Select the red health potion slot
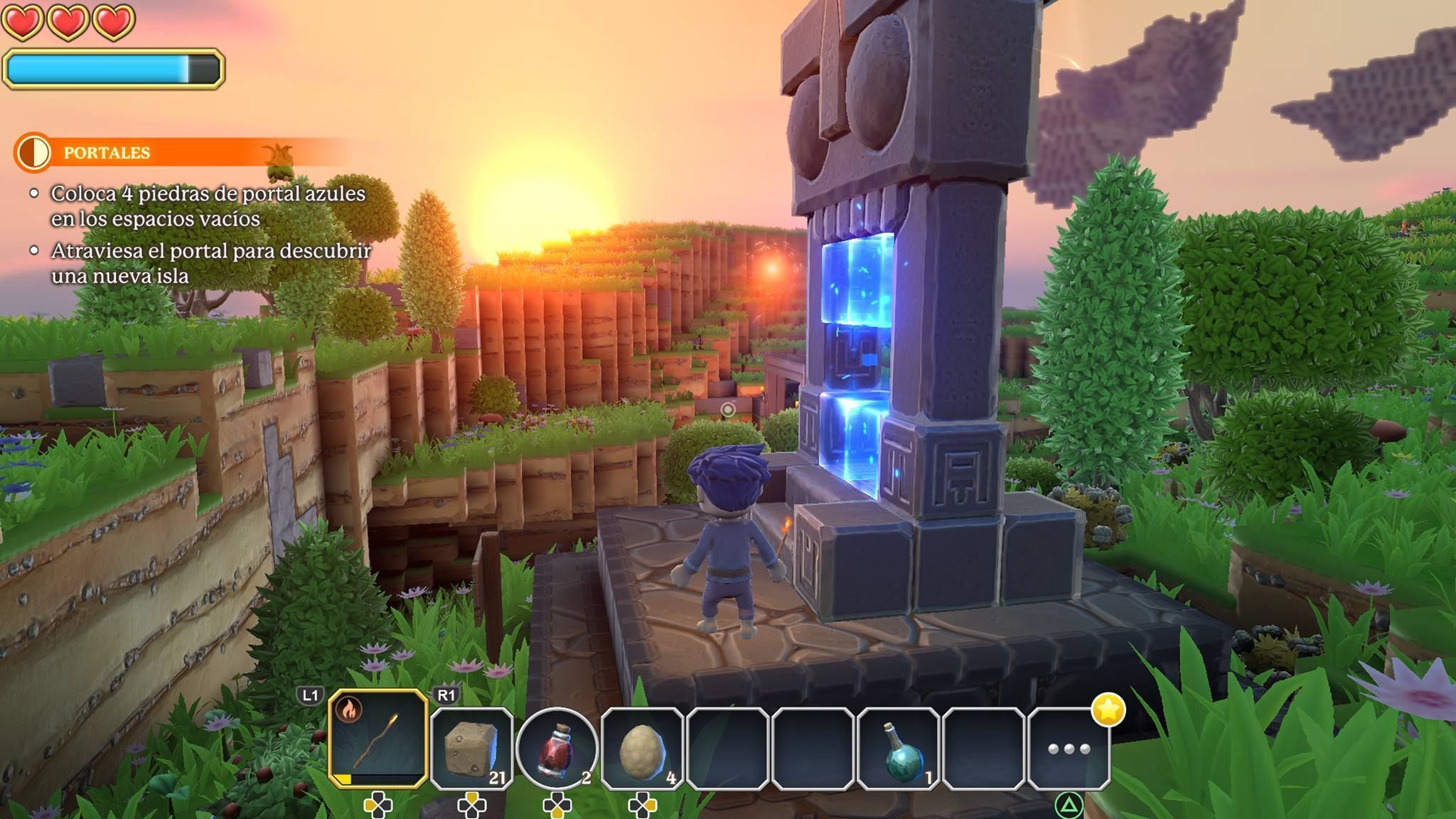1456x819 pixels. pyautogui.click(x=557, y=748)
